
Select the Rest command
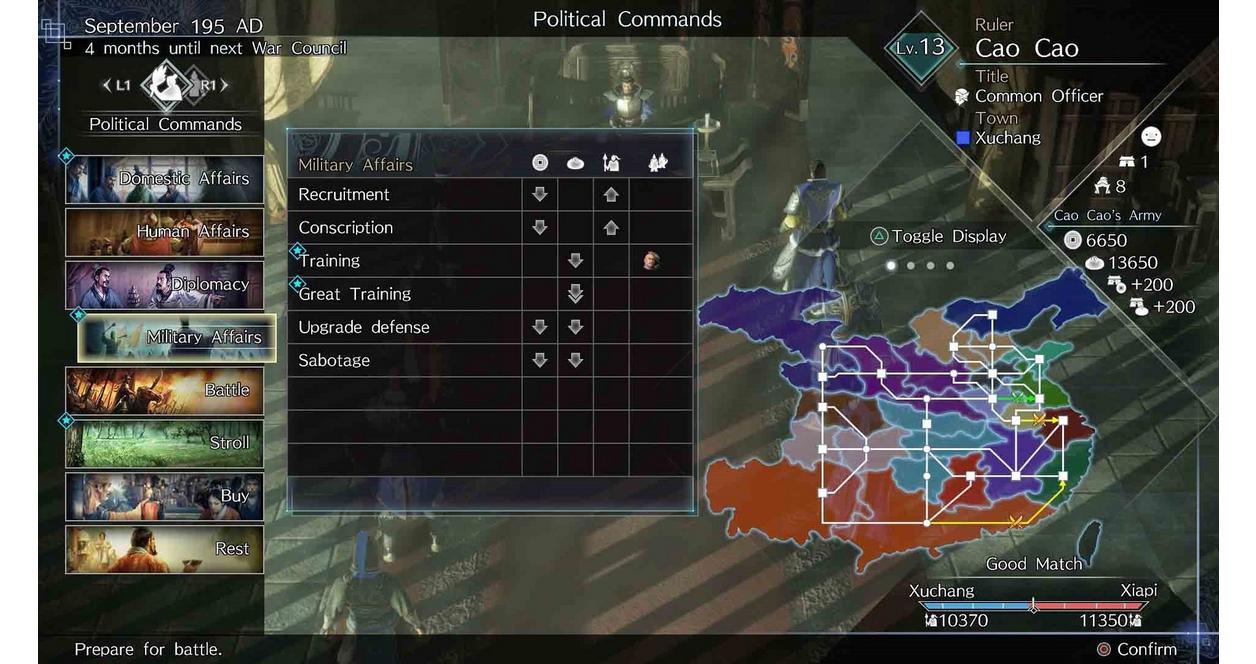point(165,549)
